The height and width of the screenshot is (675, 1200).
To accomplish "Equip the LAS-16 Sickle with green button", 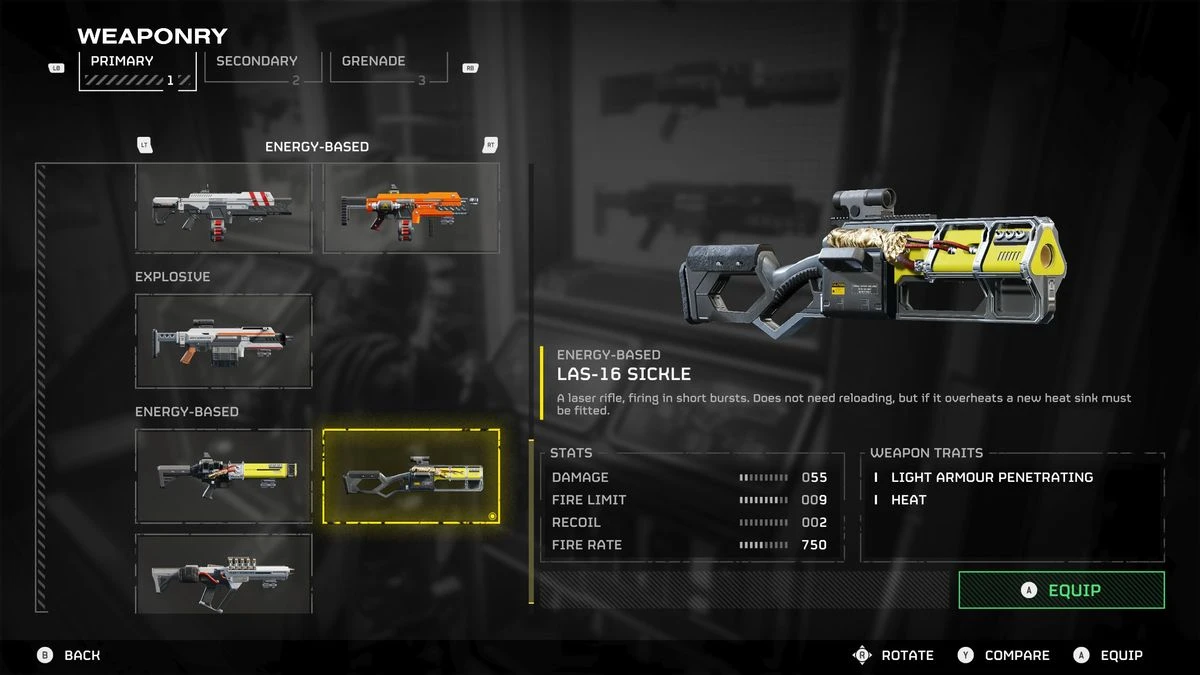I will (1061, 590).
